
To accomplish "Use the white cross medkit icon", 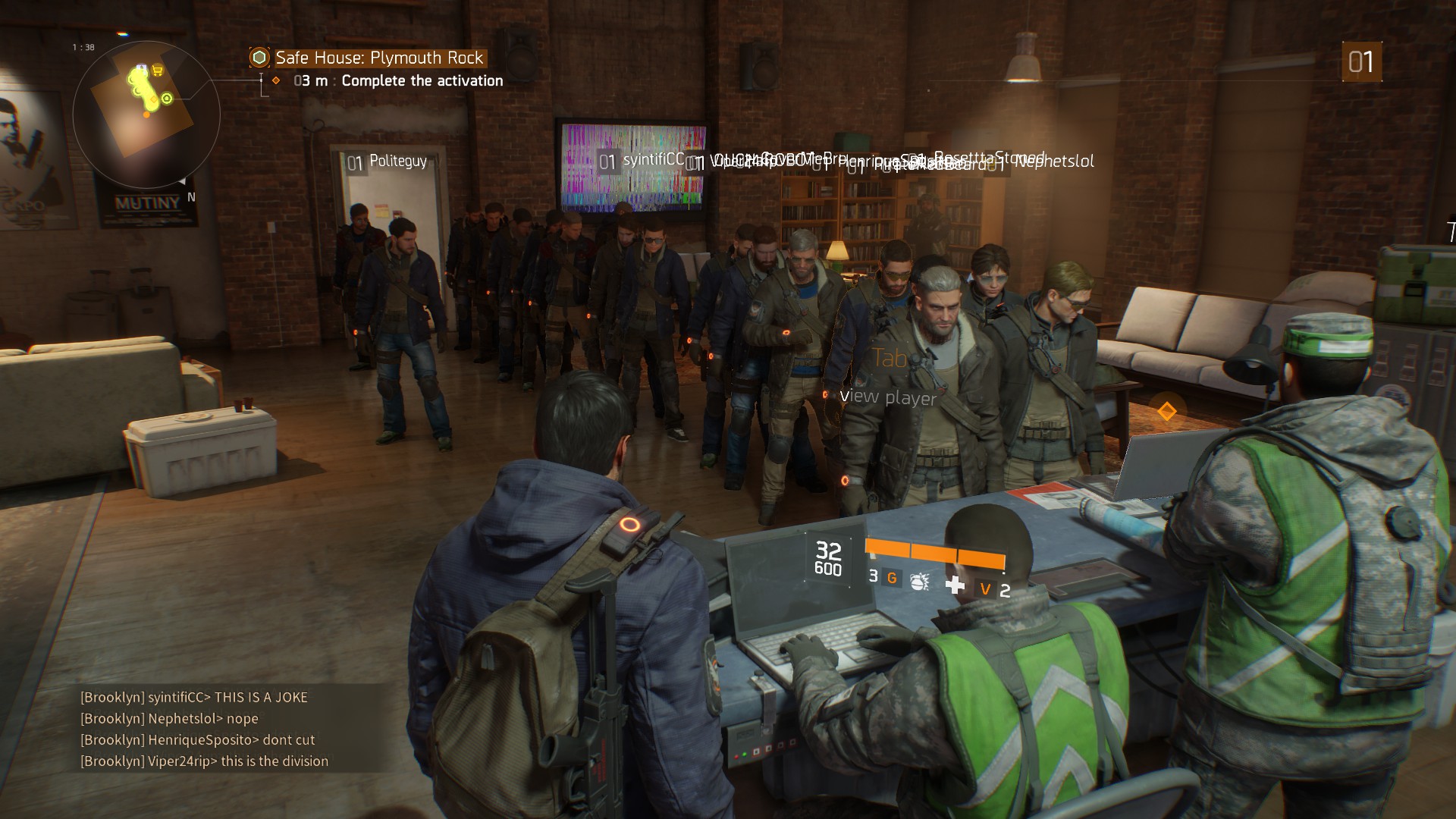I will coord(955,585).
